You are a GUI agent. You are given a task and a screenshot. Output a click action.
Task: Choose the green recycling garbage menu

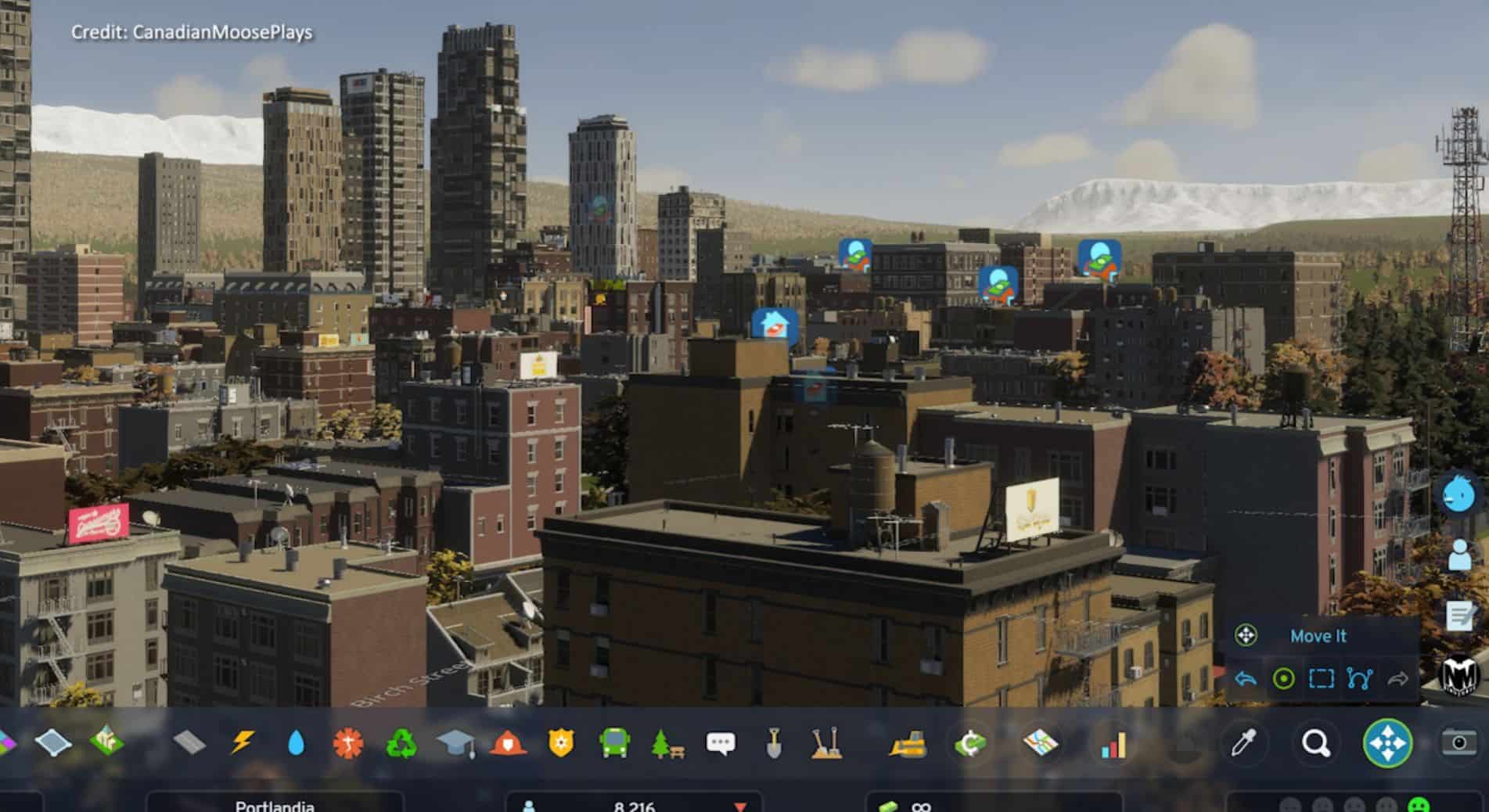click(401, 743)
